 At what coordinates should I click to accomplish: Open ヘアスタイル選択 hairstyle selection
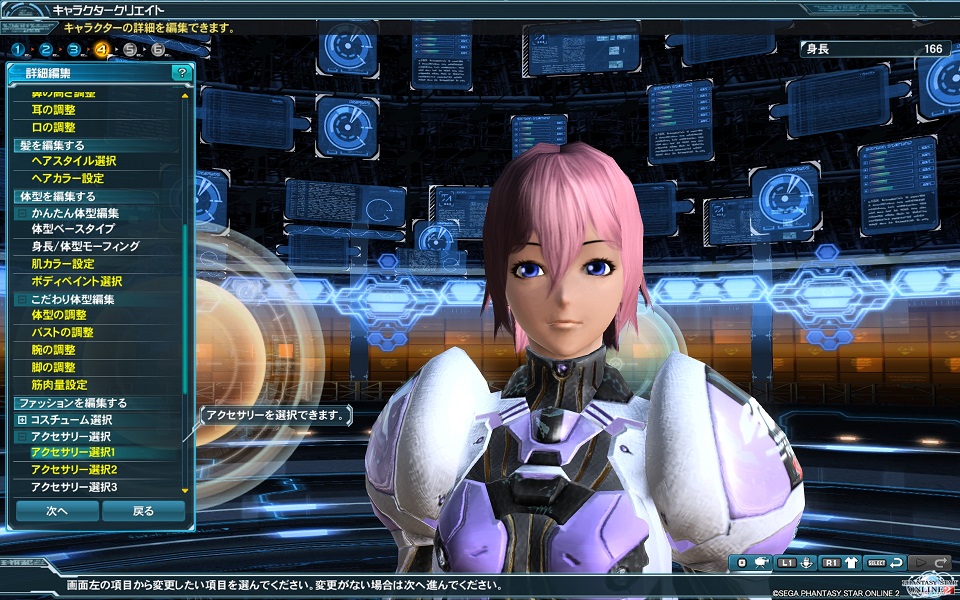click(x=73, y=161)
